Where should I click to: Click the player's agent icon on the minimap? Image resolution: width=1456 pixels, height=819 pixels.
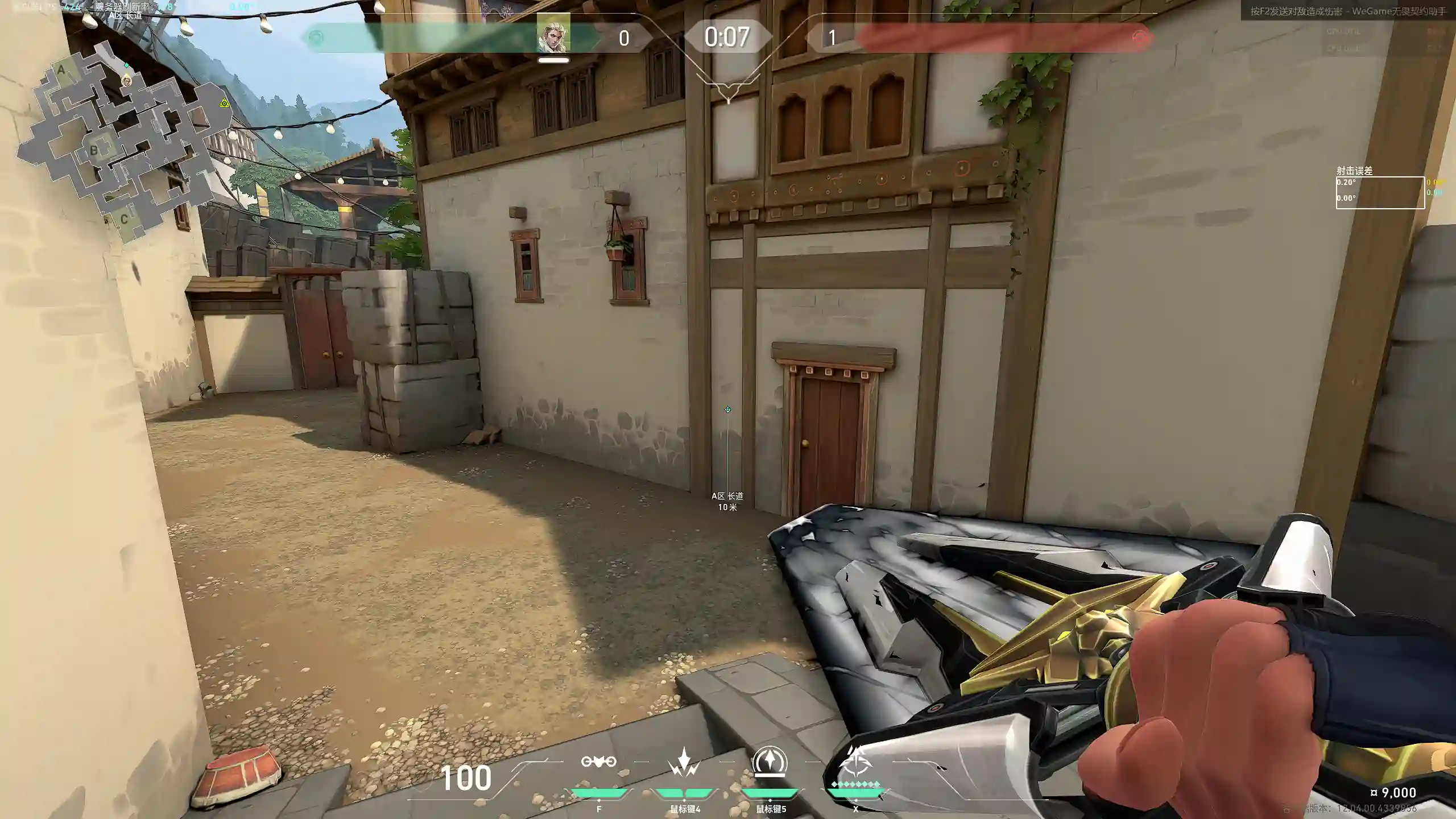click(x=127, y=81)
